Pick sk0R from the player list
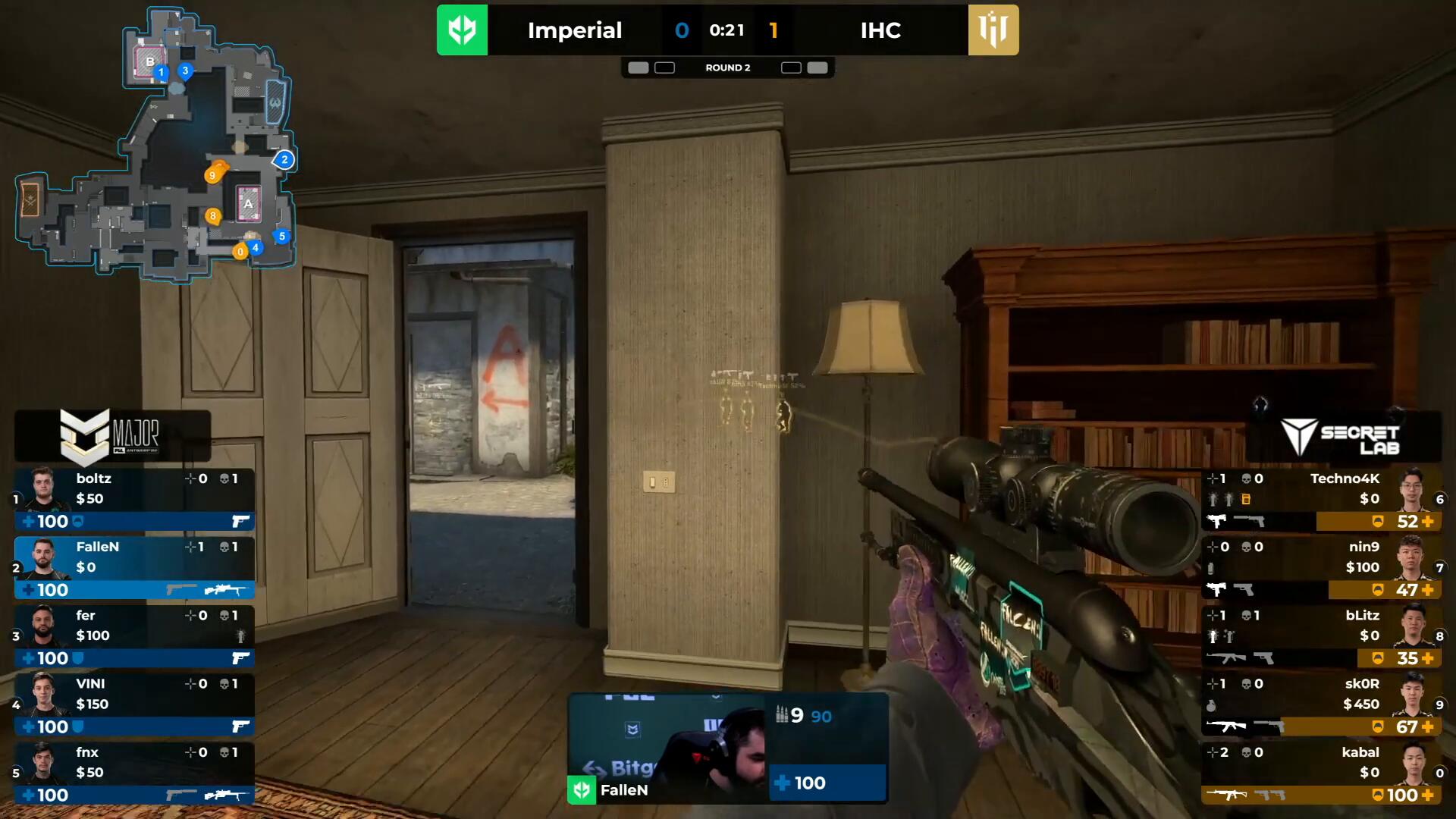This screenshot has height=819, width=1456. coord(1321,704)
